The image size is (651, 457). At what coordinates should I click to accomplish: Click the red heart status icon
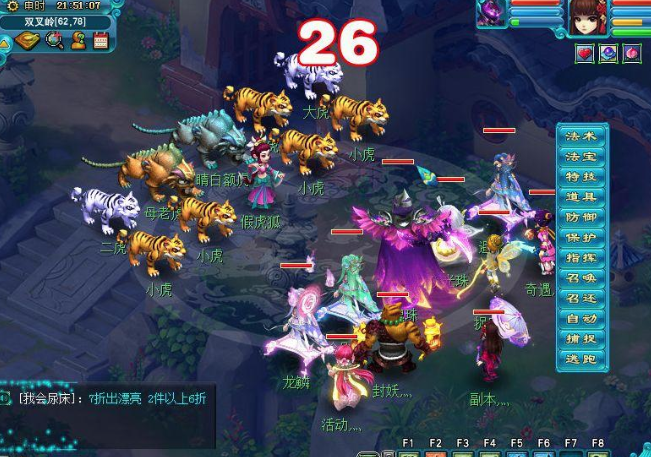pos(585,54)
